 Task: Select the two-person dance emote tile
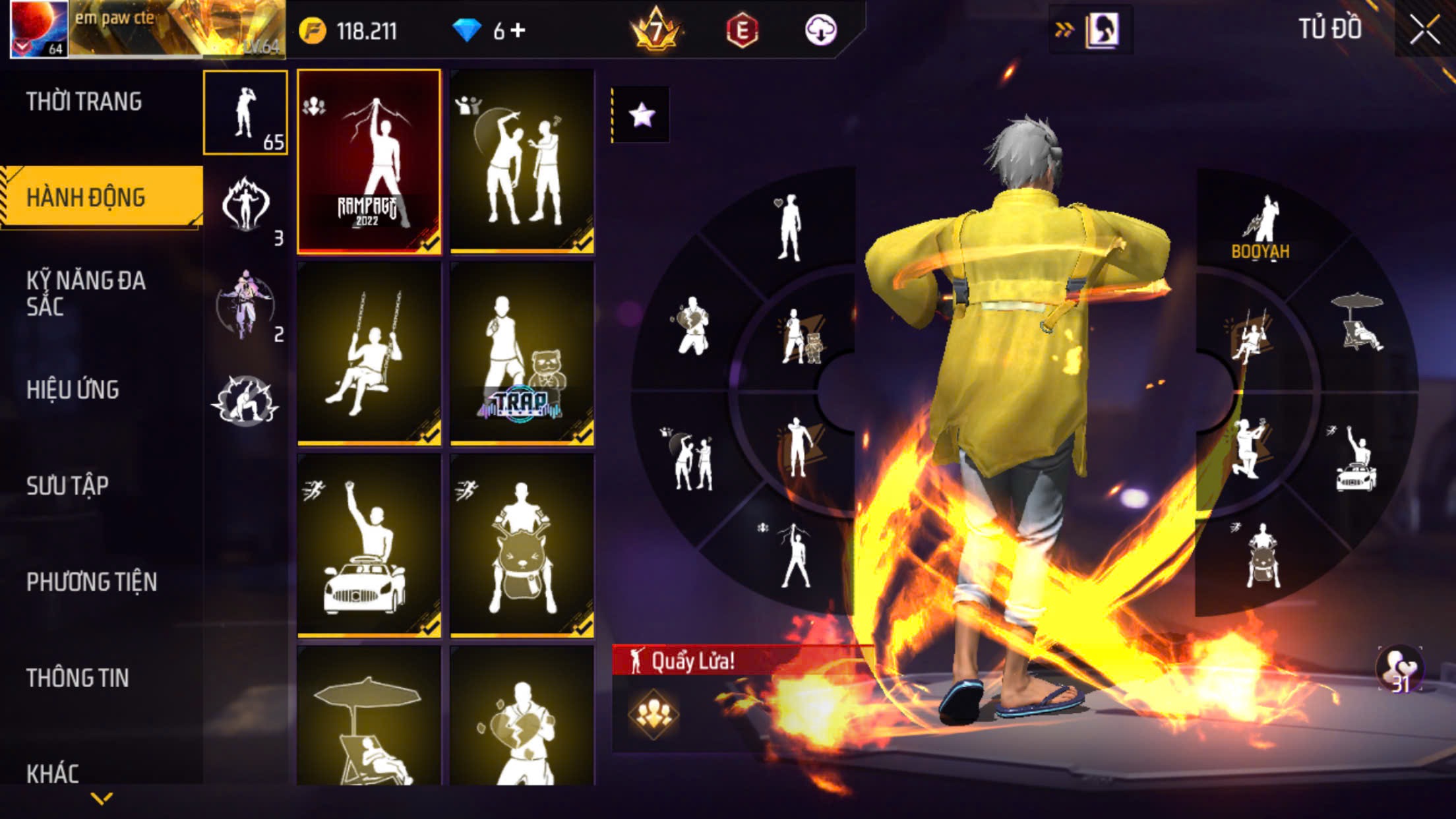[522, 162]
